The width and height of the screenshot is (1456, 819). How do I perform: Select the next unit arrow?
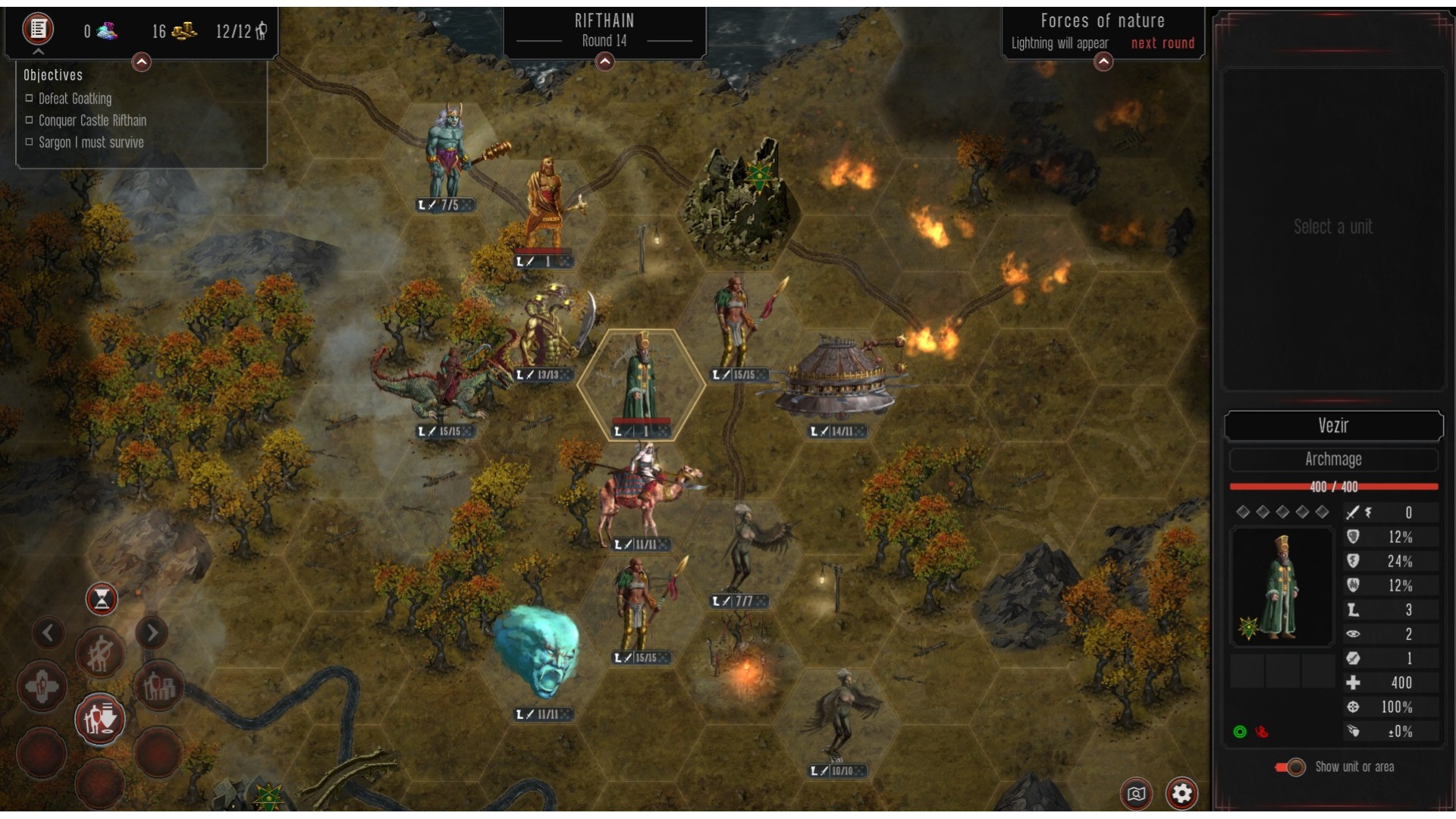(152, 632)
